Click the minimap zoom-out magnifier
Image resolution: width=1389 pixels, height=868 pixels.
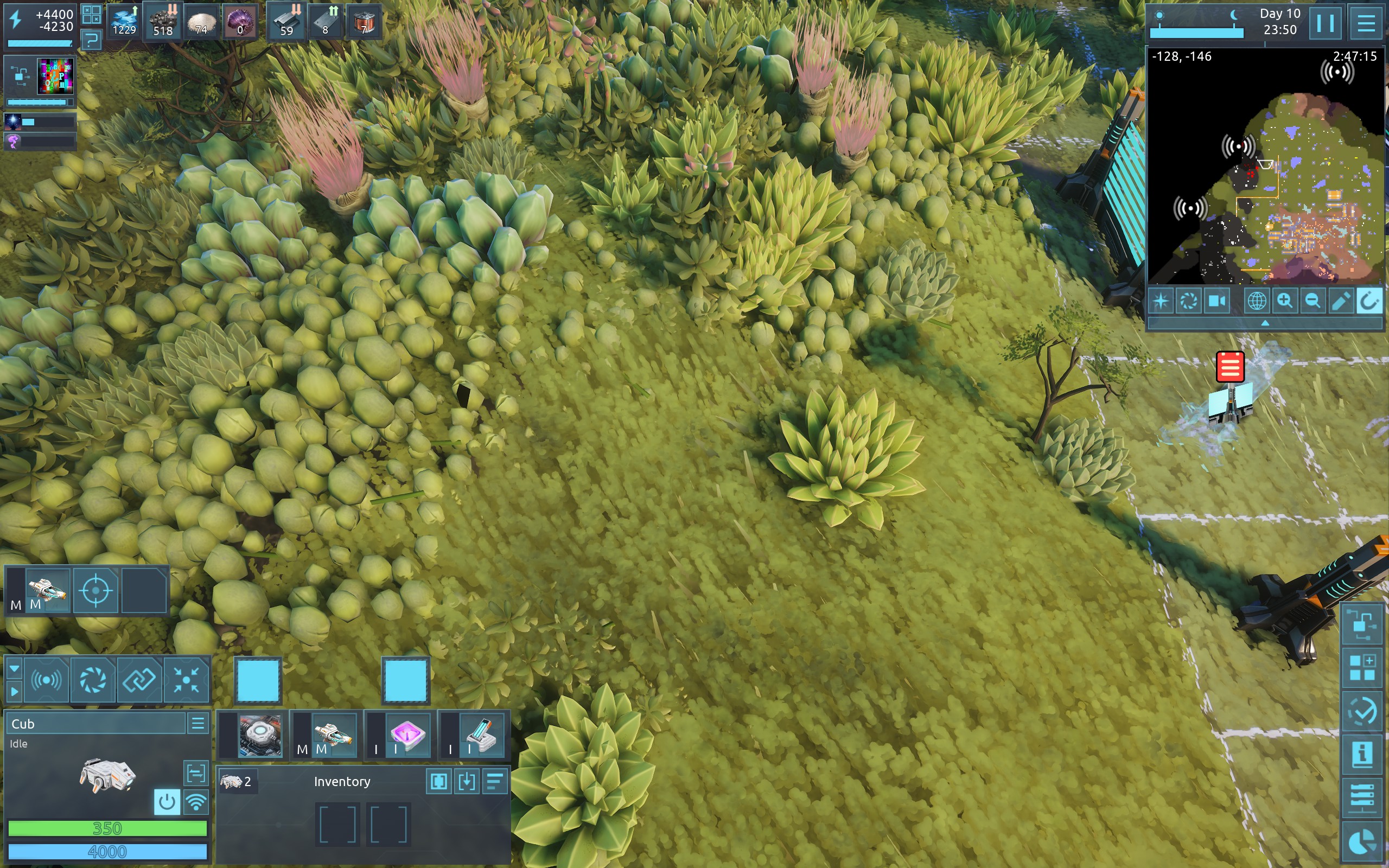coord(1312,301)
